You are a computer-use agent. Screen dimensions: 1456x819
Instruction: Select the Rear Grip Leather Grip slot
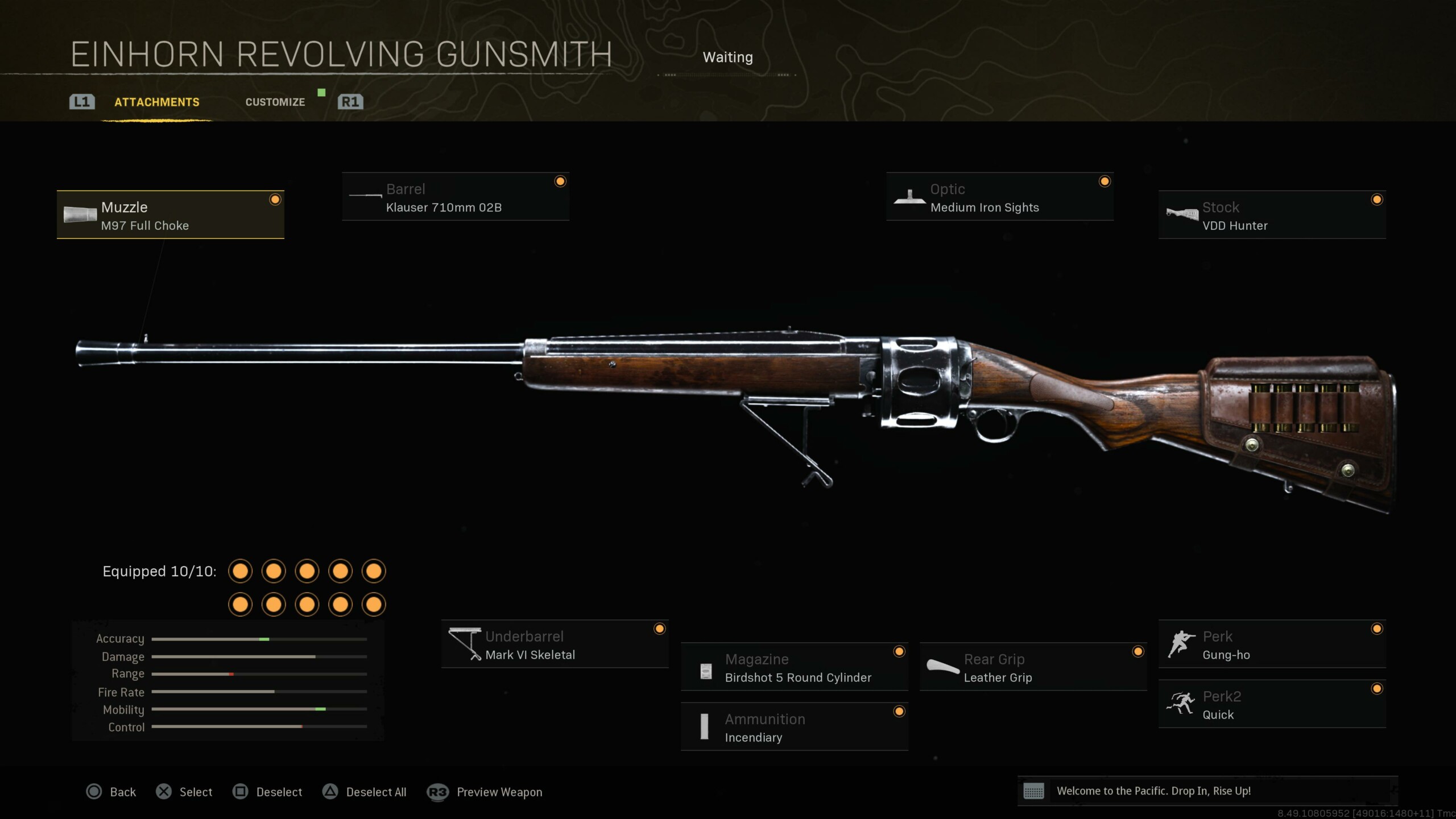(1033, 667)
